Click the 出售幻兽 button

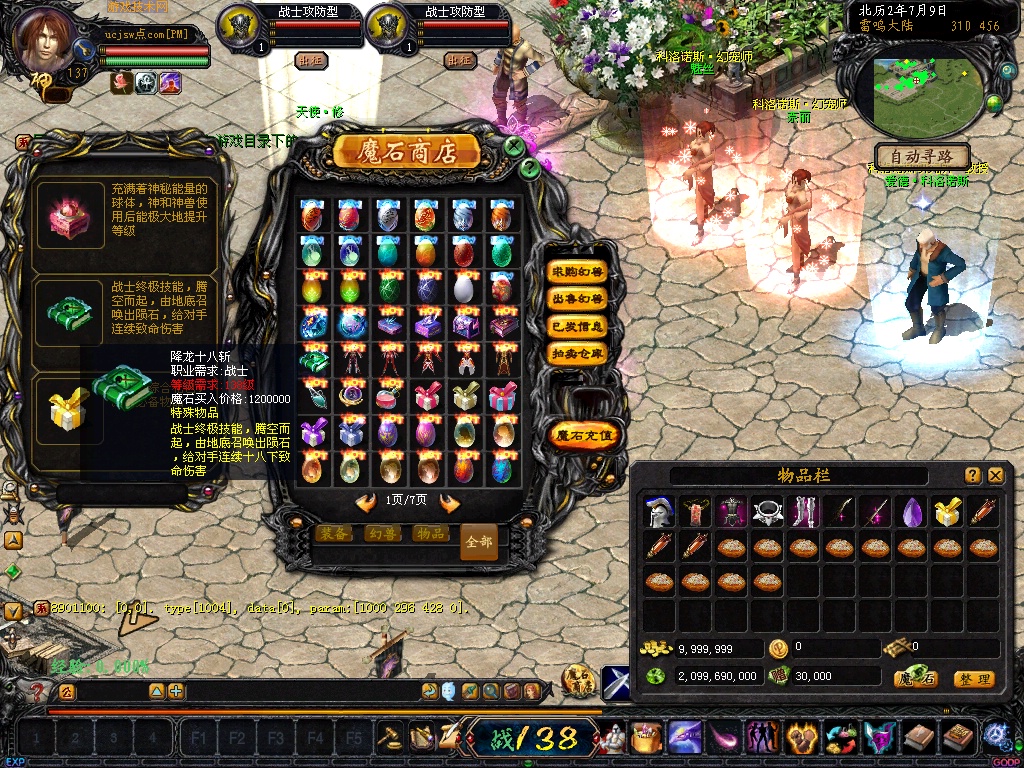578,299
